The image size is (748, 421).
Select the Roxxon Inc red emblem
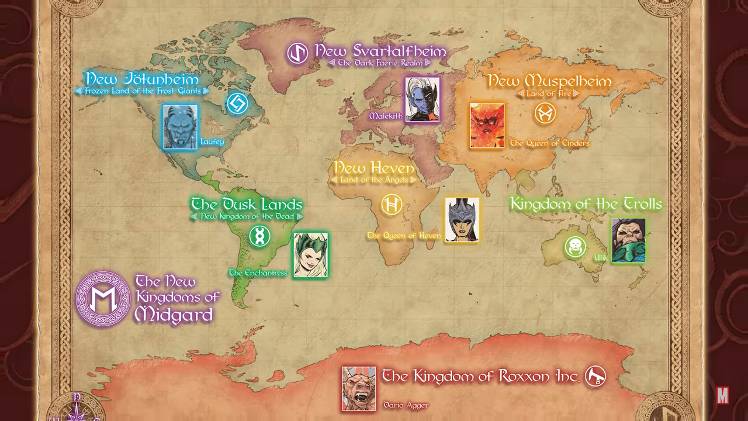[x=597, y=377]
